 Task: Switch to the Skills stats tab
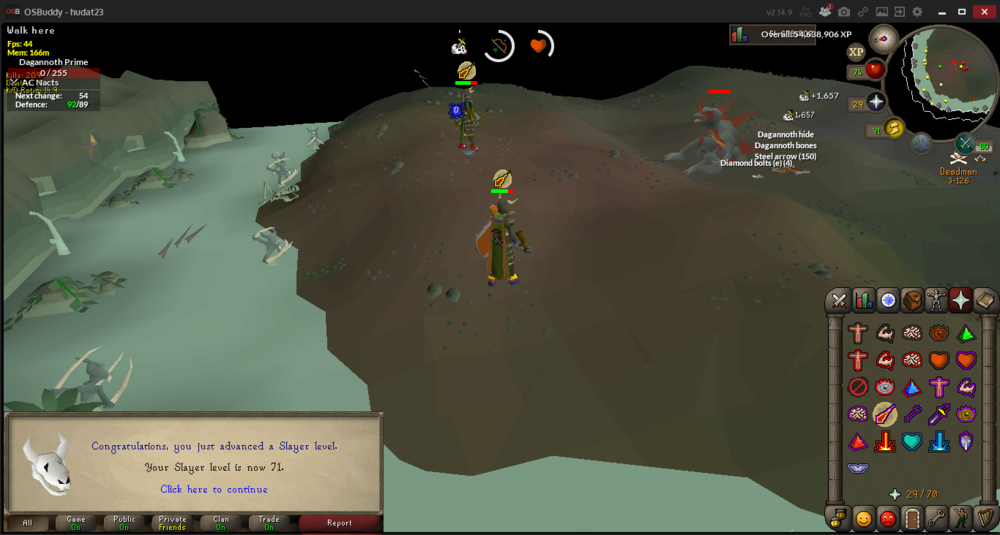pyautogui.click(x=863, y=300)
